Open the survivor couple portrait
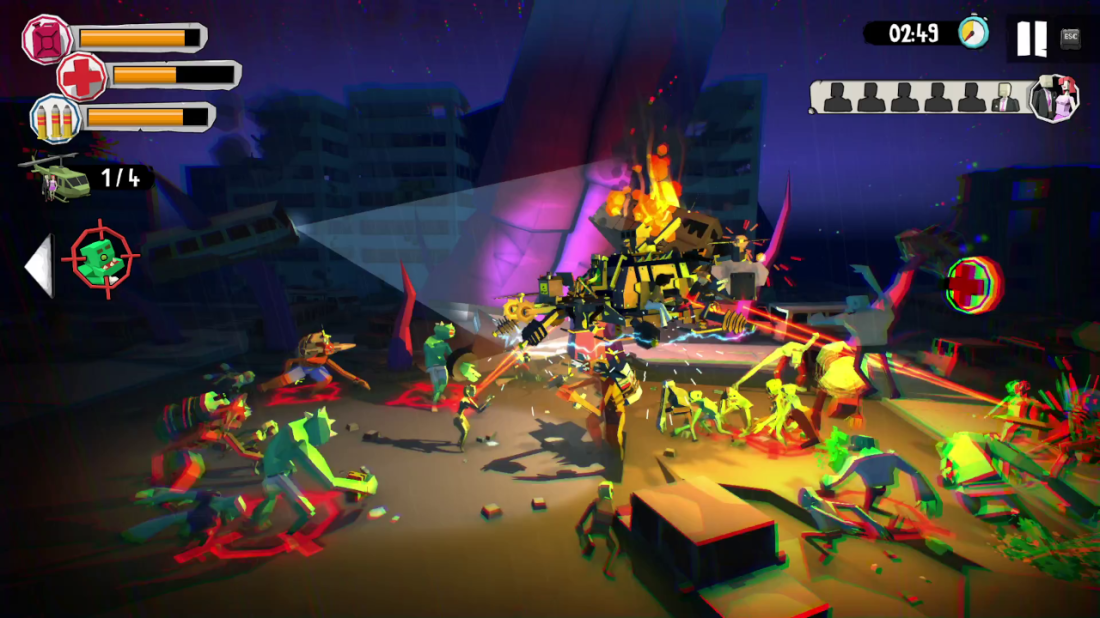Viewport: 1100px width, 618px height. (1054, 98)
